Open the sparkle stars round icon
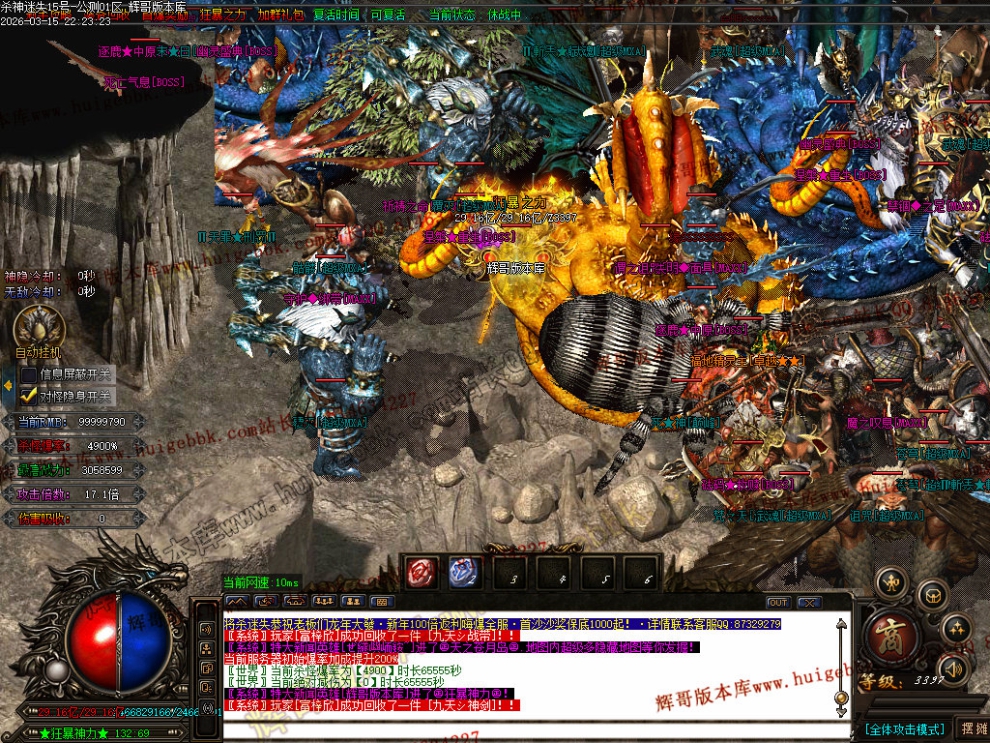Image resolution: width=990 pixels, height=743 pixels. tap(956, 628)
